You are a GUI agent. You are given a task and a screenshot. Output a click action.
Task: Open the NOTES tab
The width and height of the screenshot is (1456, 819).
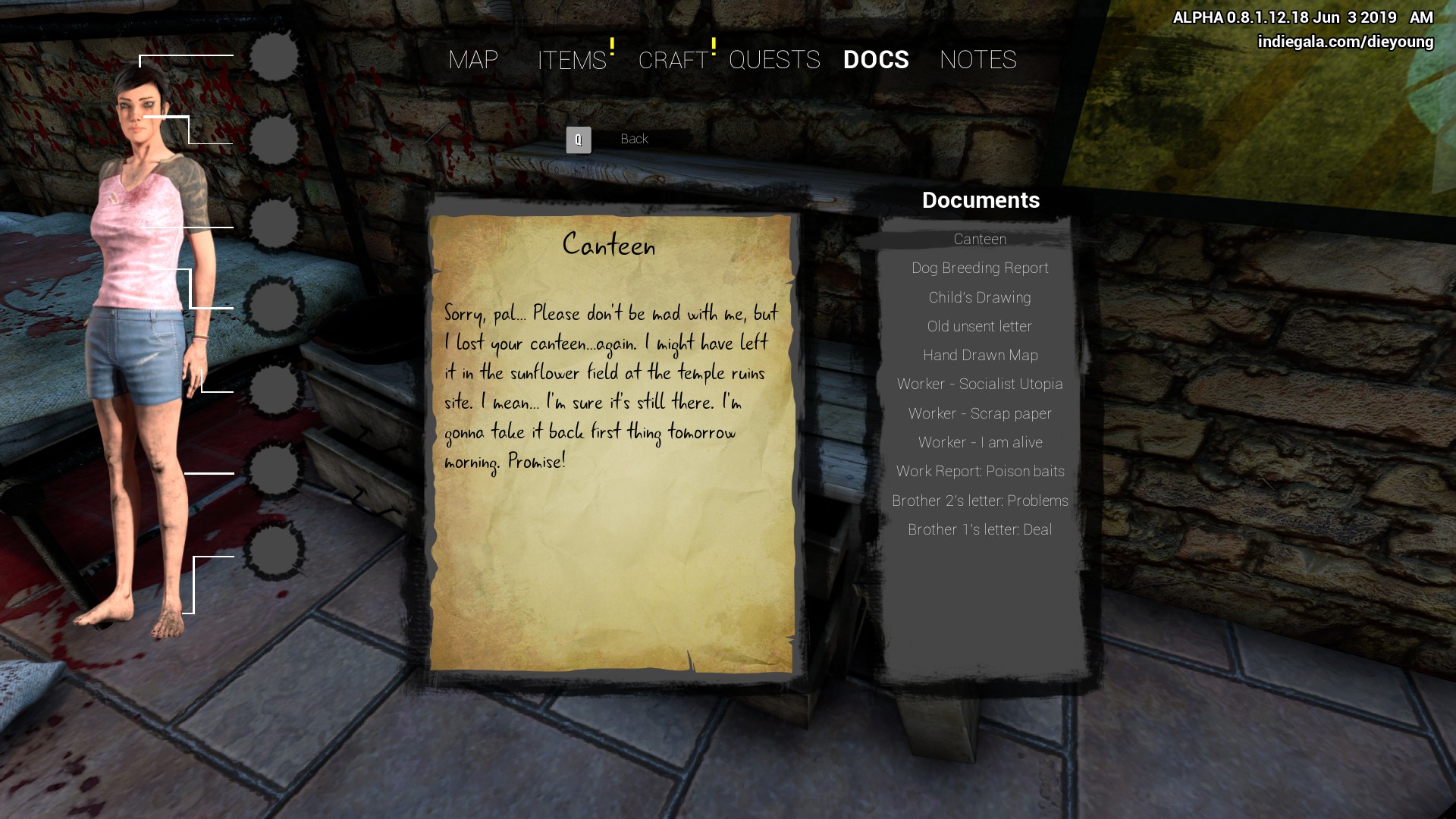click(977, 60)
